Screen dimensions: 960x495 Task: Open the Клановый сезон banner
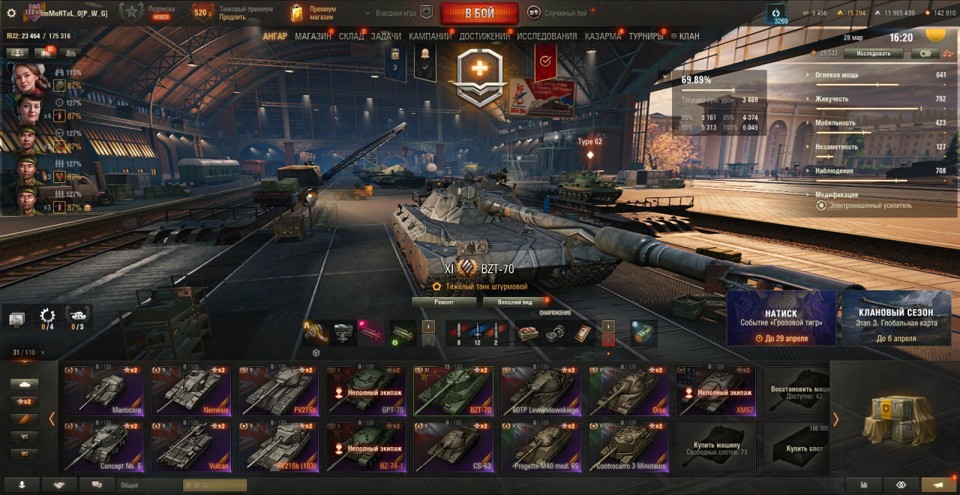(896, 319)
